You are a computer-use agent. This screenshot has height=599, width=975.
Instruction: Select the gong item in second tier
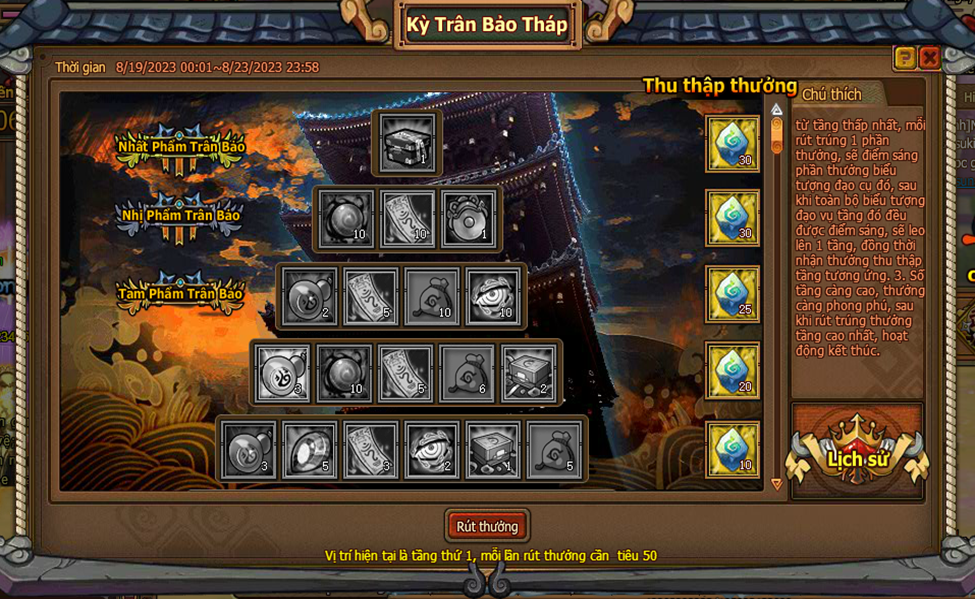point(469,218)
